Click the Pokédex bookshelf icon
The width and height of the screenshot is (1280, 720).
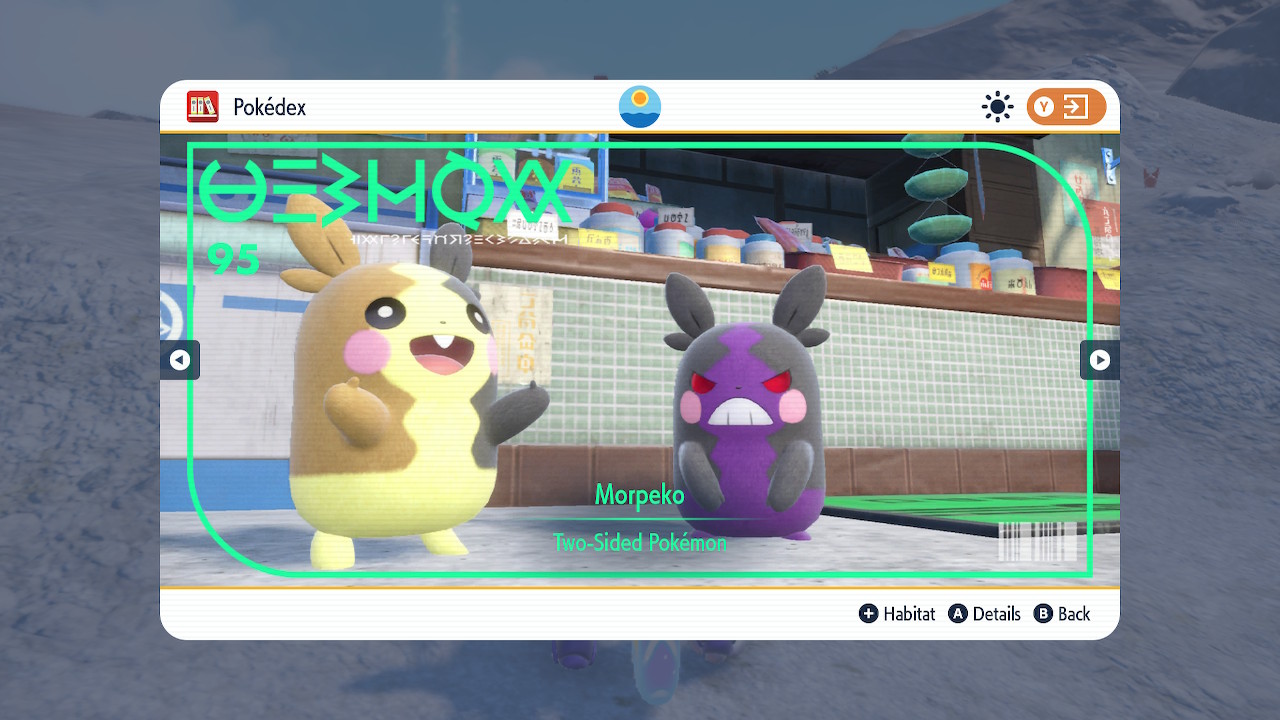(203, 107)
